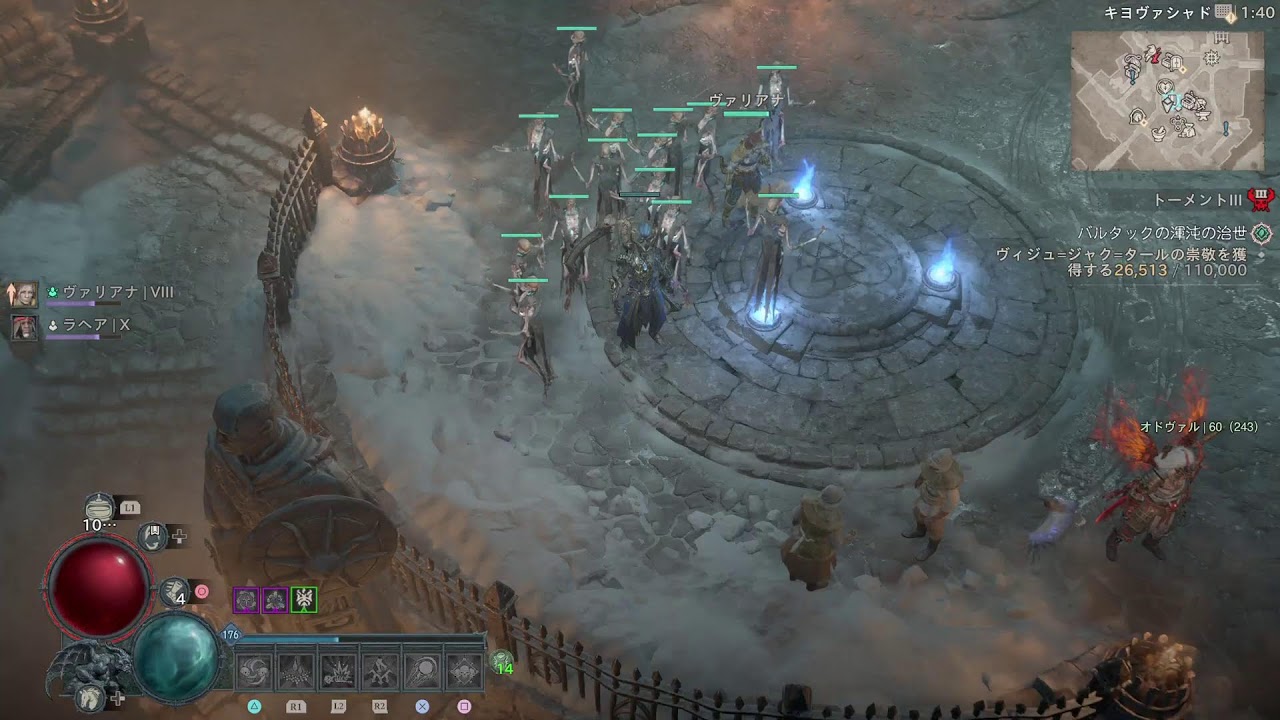Click the emote wheel icon above the health orb
This screenshot has width=1280, height=720.
[x=152, y=537]
